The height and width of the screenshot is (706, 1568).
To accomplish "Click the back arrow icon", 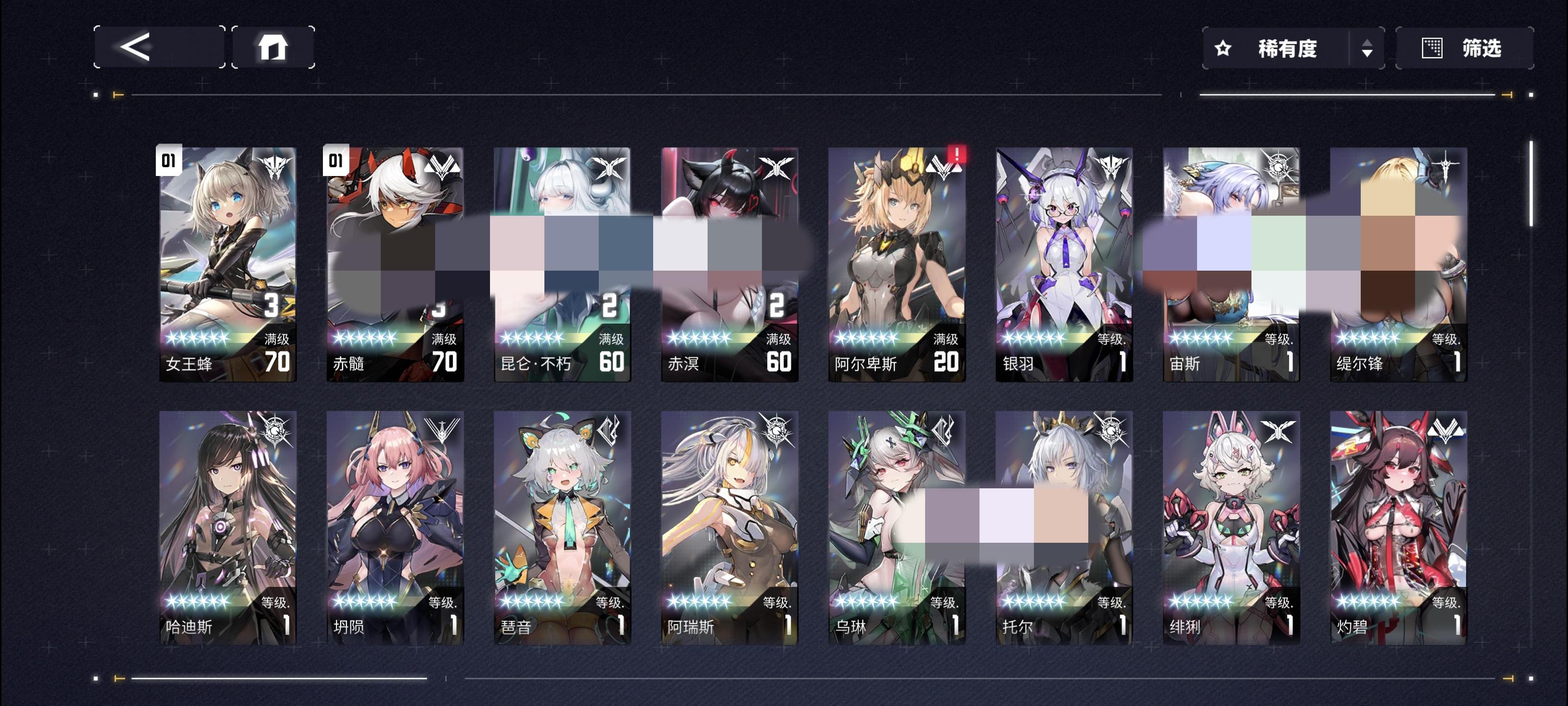I will click(139, 49).
